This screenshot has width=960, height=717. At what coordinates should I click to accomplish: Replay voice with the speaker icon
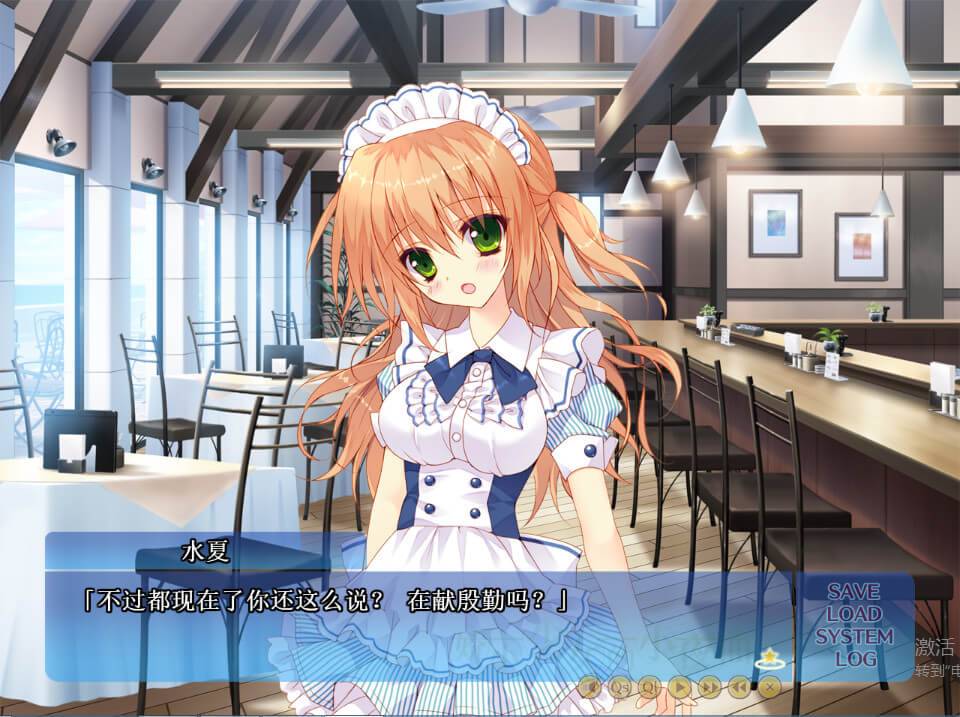(591, 686)
